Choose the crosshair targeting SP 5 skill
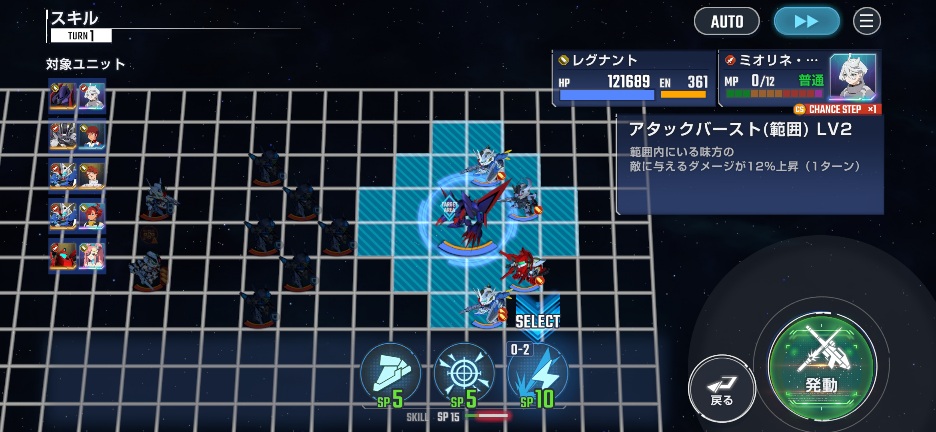Screen dimensions: 936x432 click(x=464, y=373)
